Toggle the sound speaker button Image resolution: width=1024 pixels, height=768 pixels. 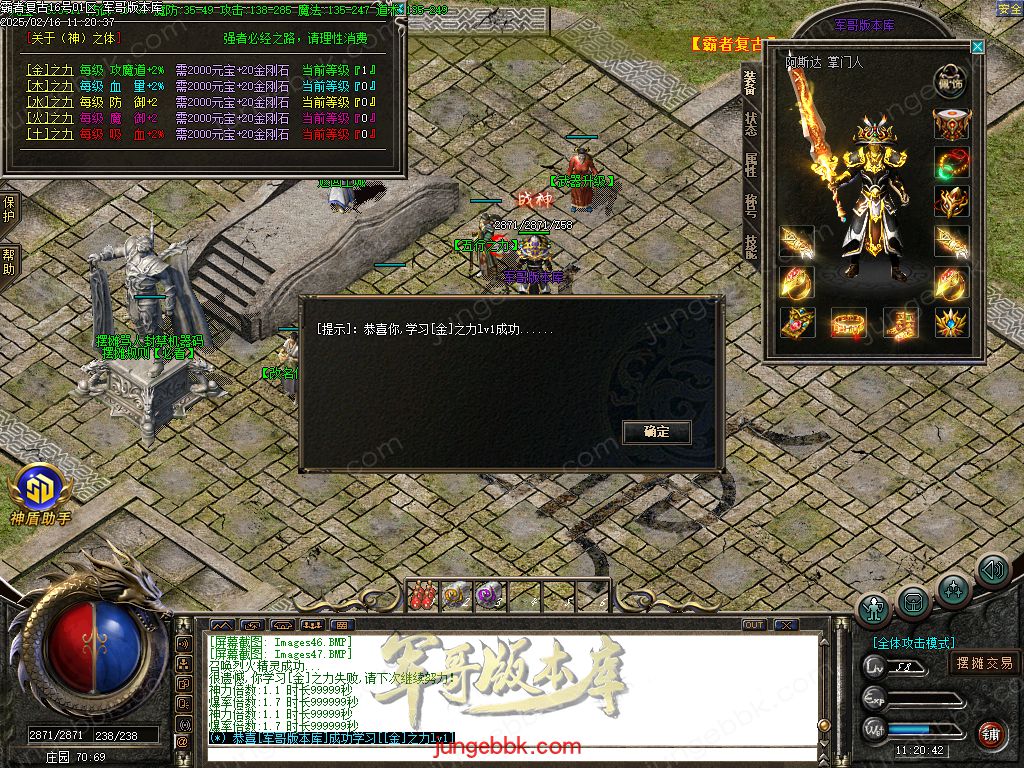pyautogui.click(x=992, y=570)
